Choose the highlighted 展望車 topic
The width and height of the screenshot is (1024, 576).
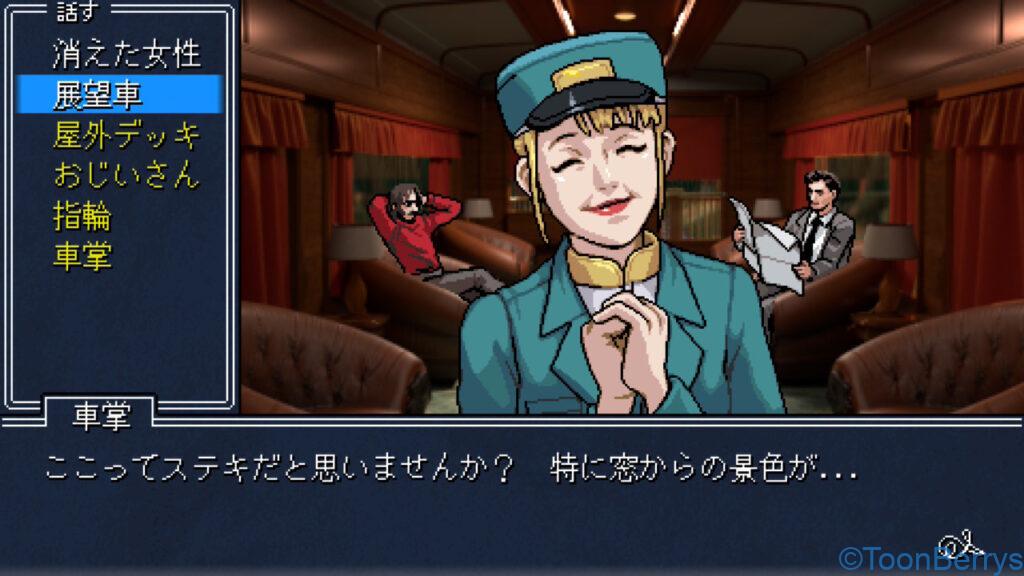point(98,95)
